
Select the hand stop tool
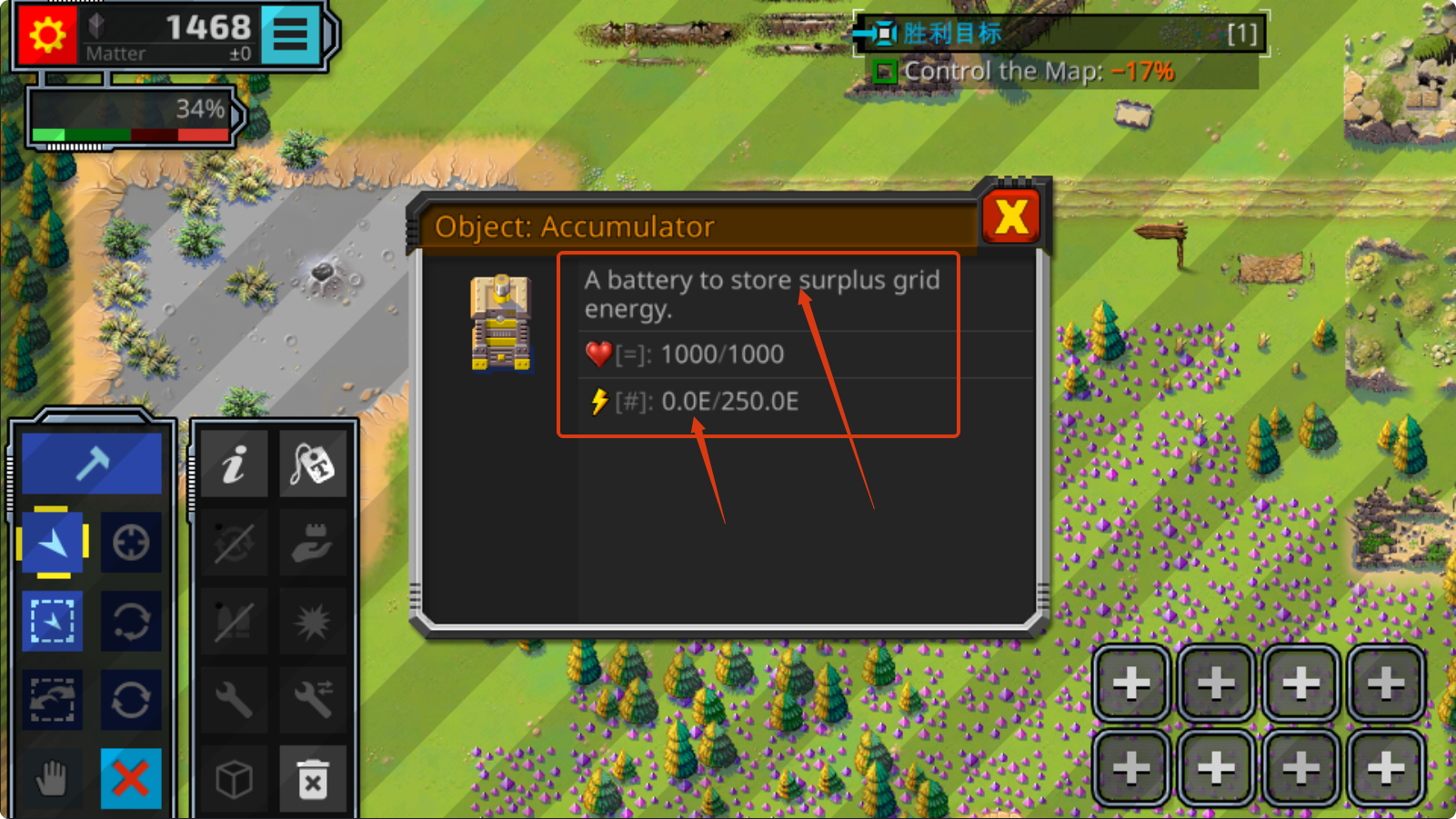[53, 779]
